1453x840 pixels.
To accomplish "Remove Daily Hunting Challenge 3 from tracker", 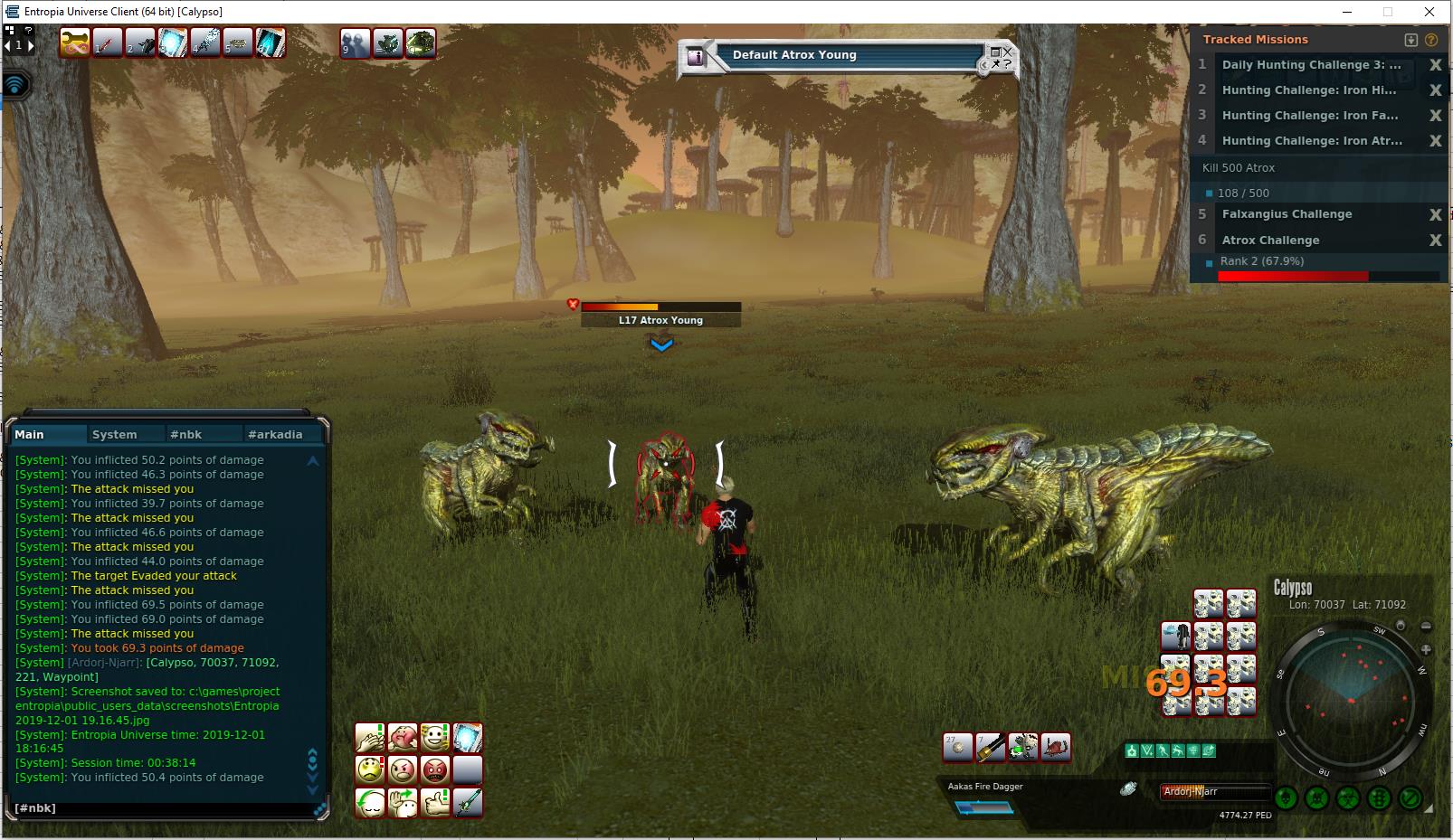I will coord(1435,65).
